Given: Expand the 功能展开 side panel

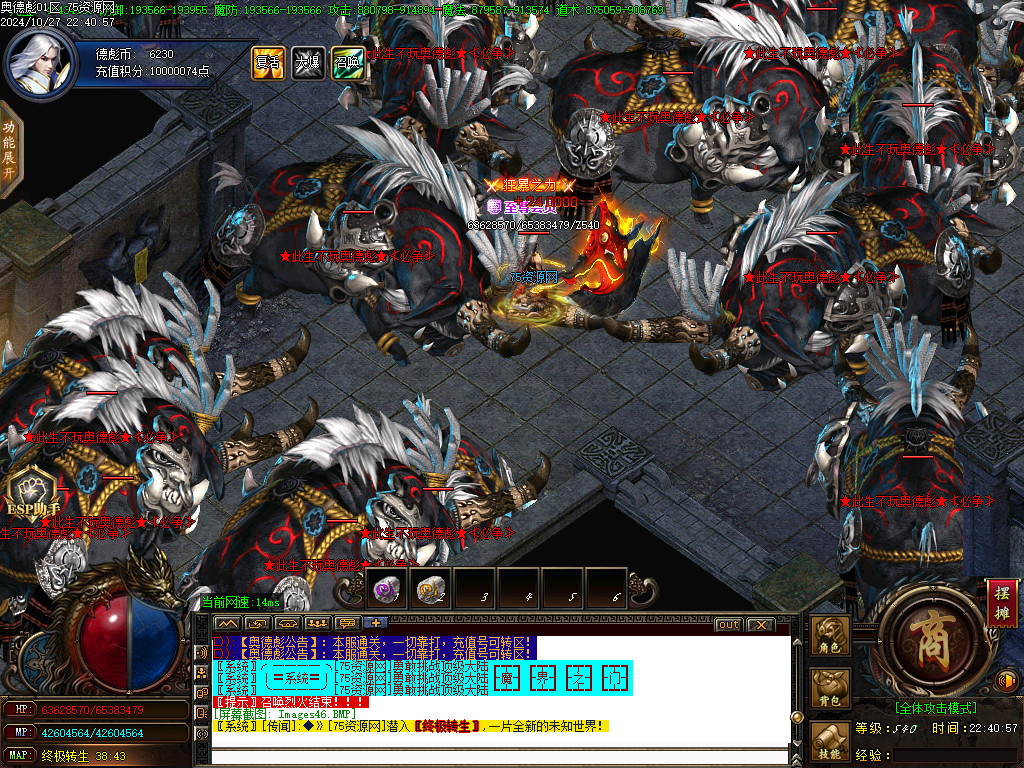Looking at the screenshot, I should coord(9,148).
